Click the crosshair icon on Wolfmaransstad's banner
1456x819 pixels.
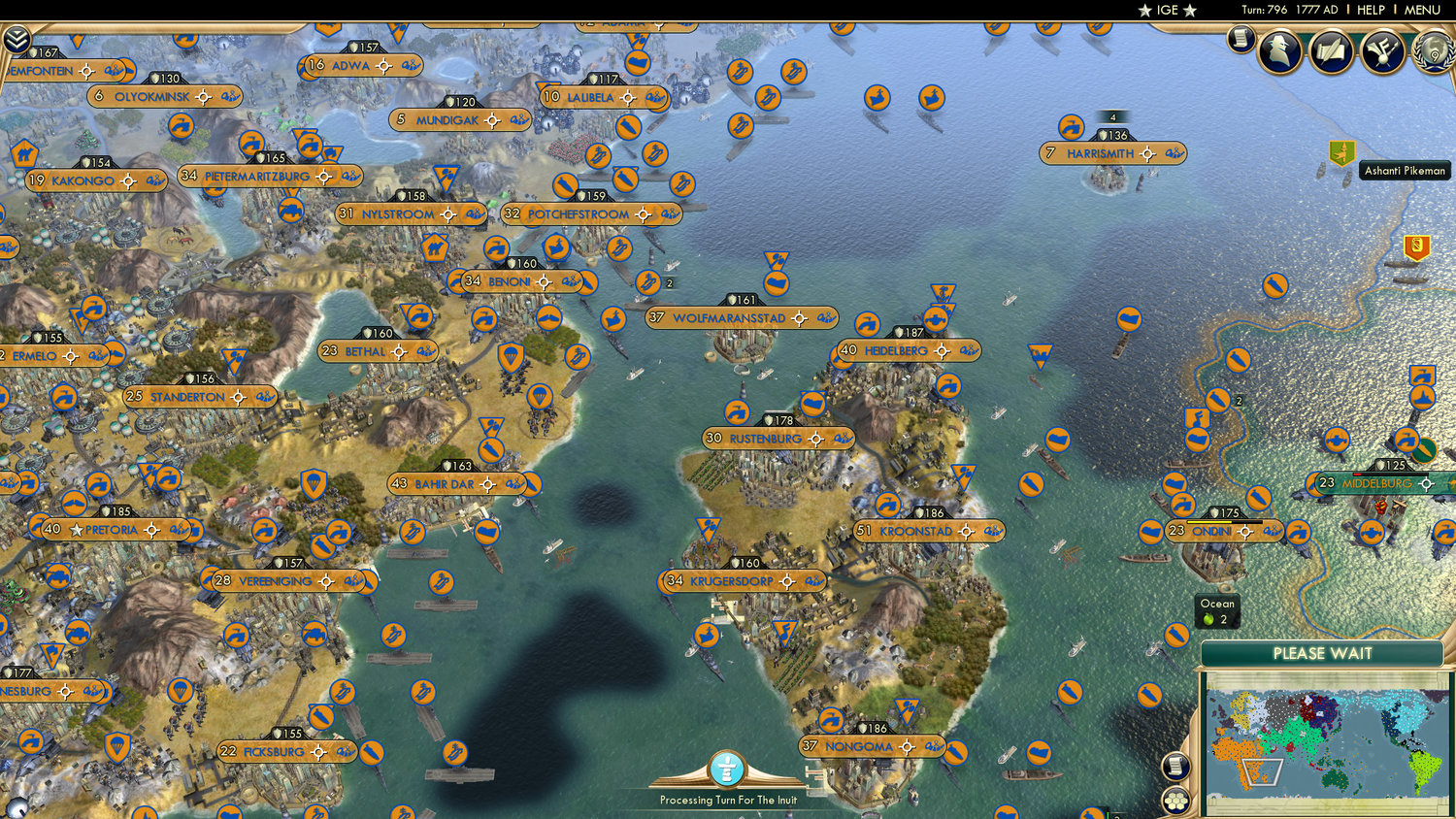[799, 317]
